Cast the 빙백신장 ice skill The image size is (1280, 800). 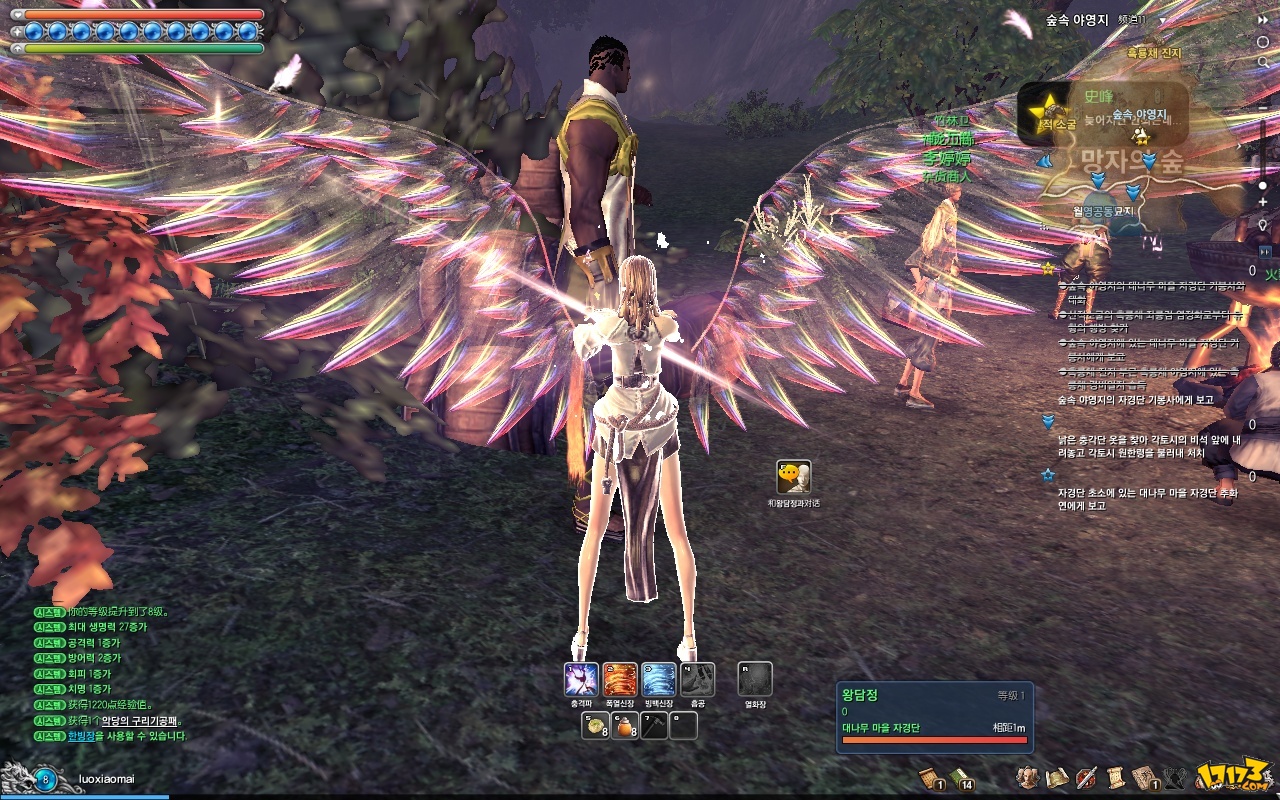(659, 680)
